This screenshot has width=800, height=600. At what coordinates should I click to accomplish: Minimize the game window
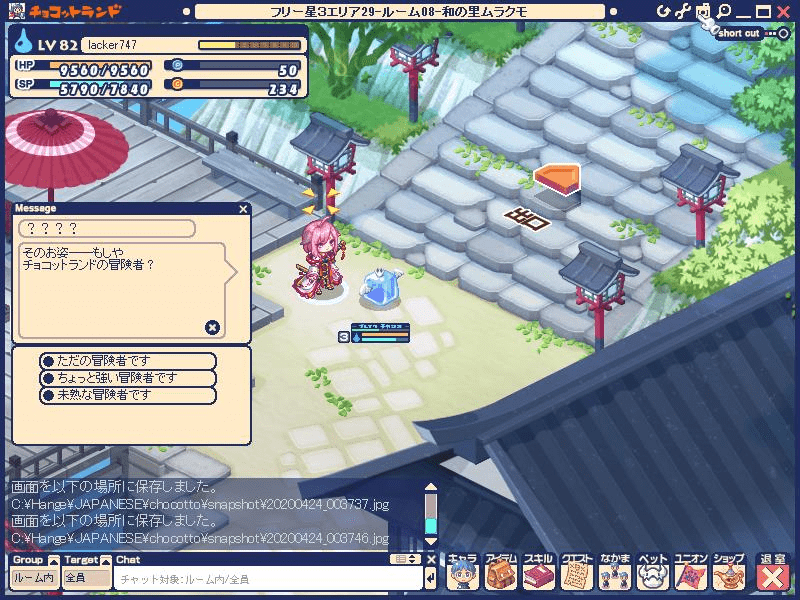(743, 11)
